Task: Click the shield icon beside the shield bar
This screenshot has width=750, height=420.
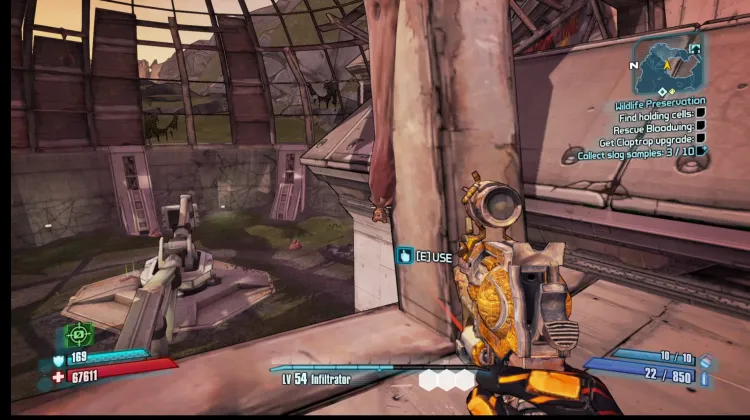Action: 58,359
